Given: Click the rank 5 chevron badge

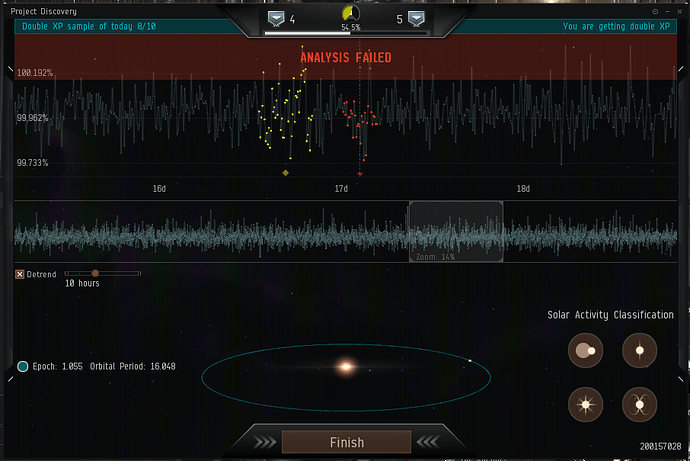Looking at the screenshot, I should point(420,18).
